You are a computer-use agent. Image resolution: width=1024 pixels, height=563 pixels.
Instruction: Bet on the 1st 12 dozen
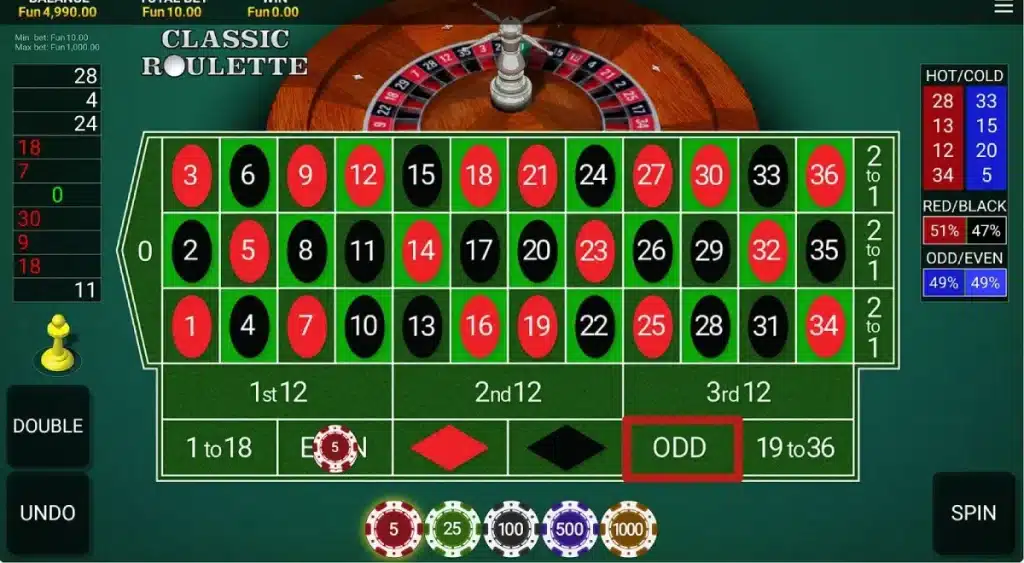click(277, 392)
